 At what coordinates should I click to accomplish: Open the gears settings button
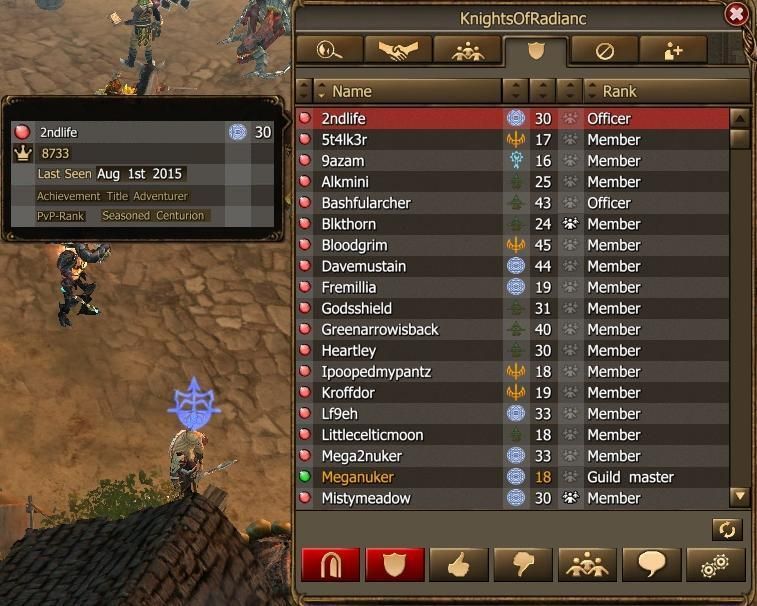(x=715, y=565)
